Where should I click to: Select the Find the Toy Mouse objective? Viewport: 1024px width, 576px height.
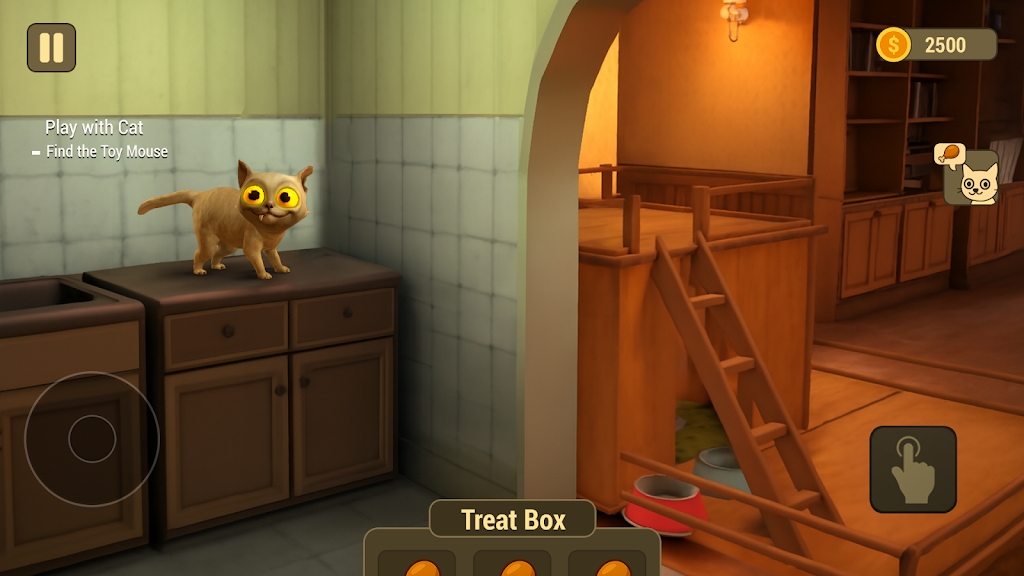point(106,152)
